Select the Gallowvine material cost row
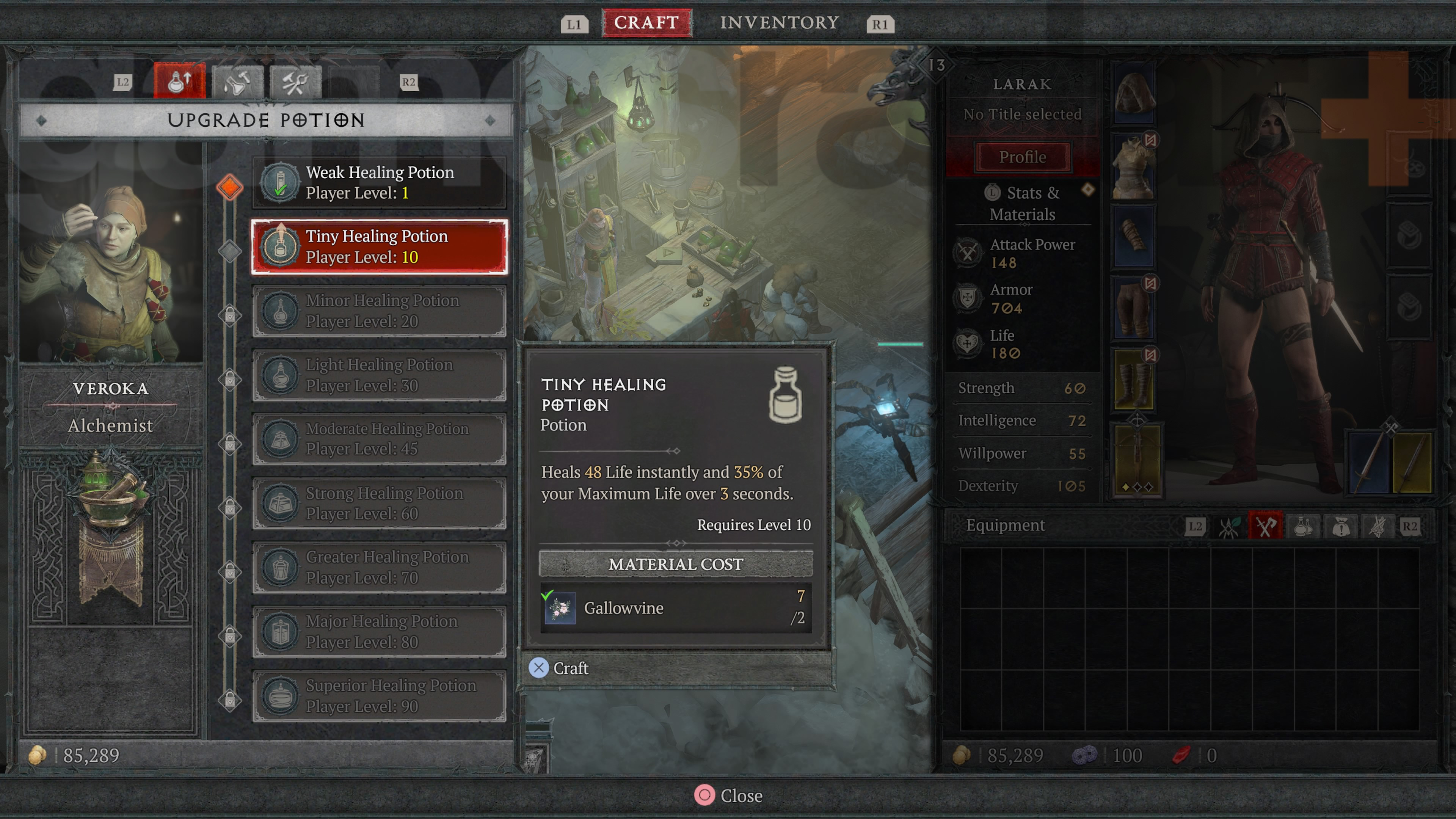 675,608
